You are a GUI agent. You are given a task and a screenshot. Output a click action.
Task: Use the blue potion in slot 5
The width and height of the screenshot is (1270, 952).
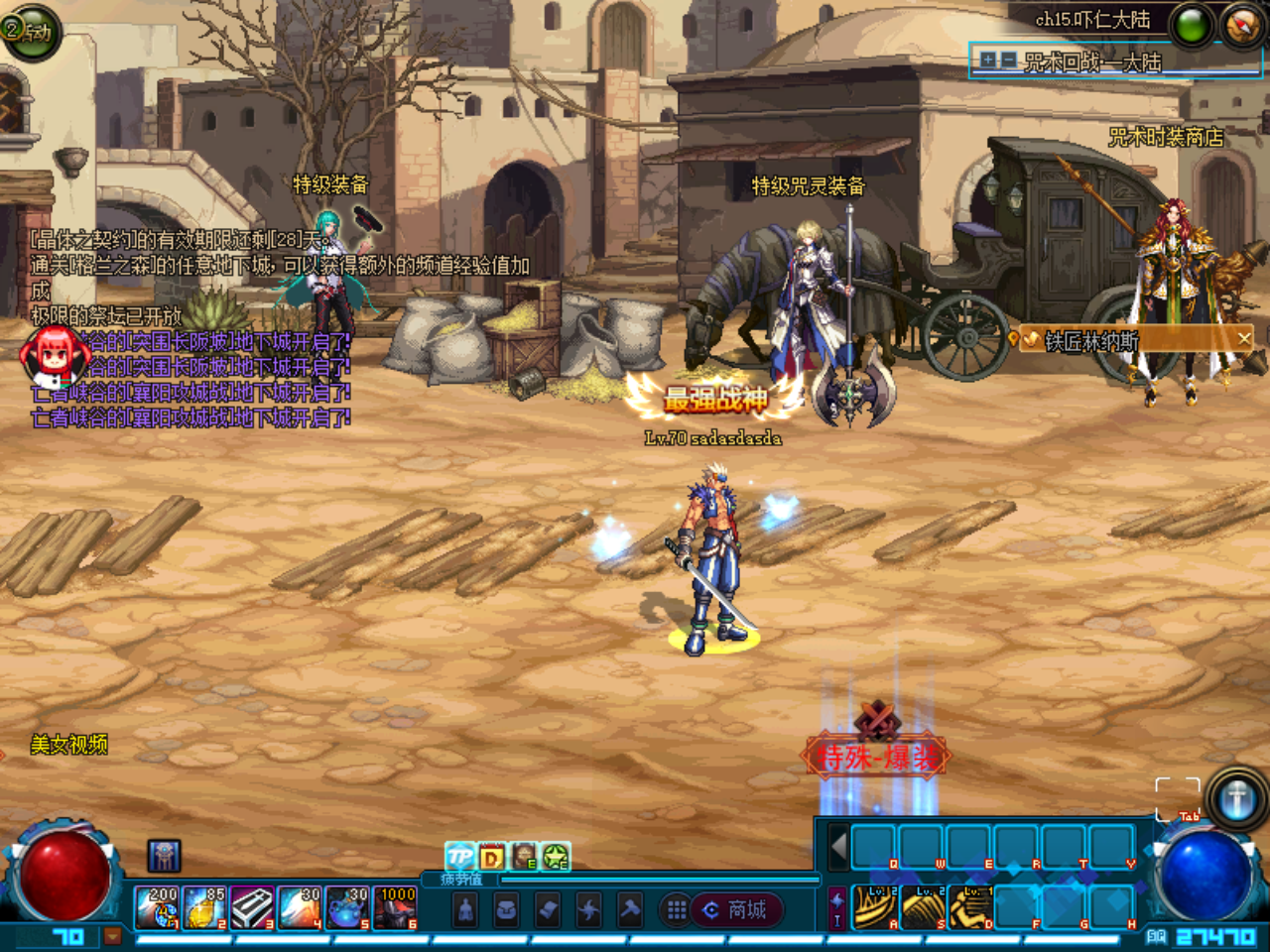click(x=347, y=908)
